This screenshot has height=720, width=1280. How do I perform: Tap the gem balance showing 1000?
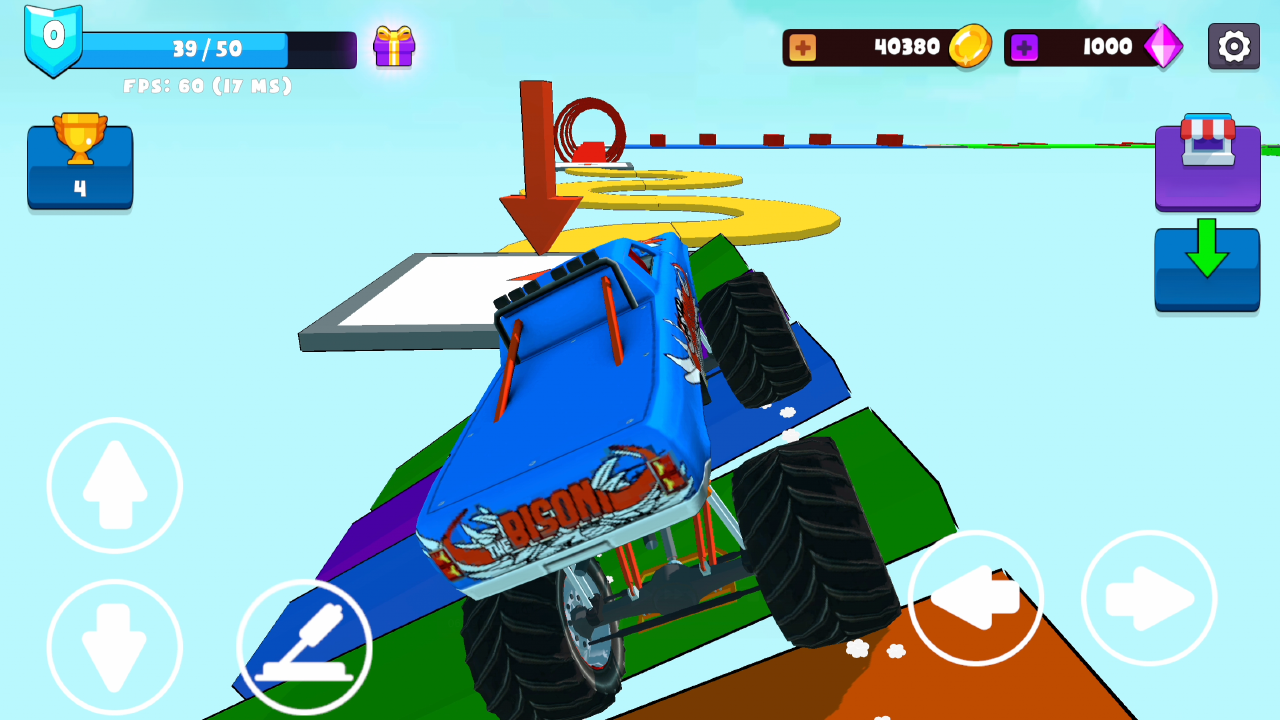pos(1110,46)
